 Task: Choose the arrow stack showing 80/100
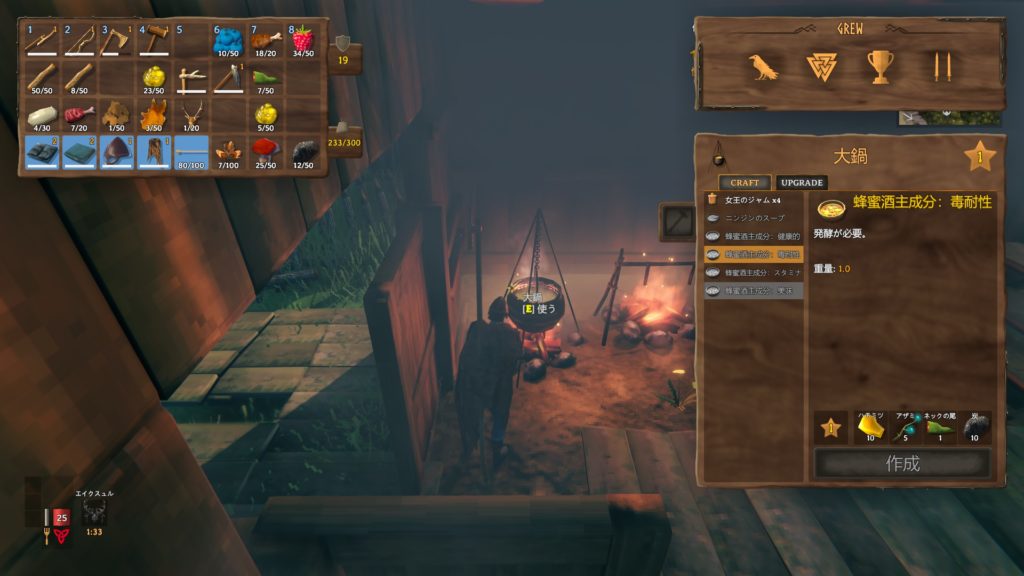click(x=191, y=152)
